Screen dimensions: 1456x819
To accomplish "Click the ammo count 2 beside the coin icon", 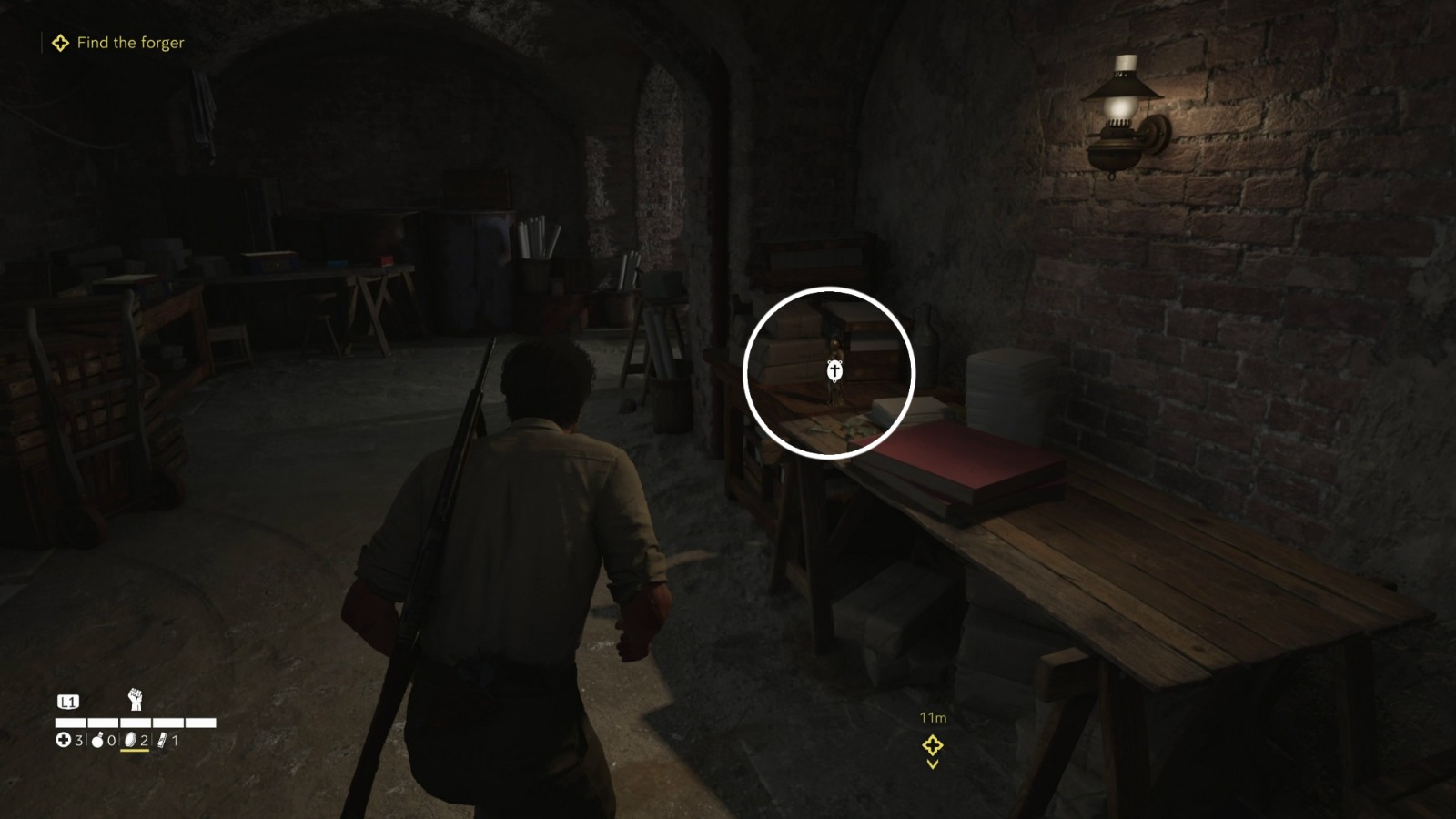I will point(145,740).
